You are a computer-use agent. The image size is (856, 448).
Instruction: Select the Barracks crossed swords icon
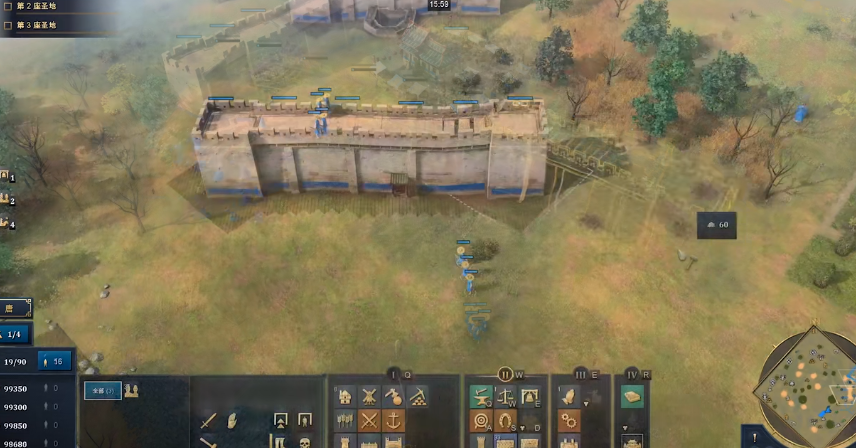[x=369, y=420]
